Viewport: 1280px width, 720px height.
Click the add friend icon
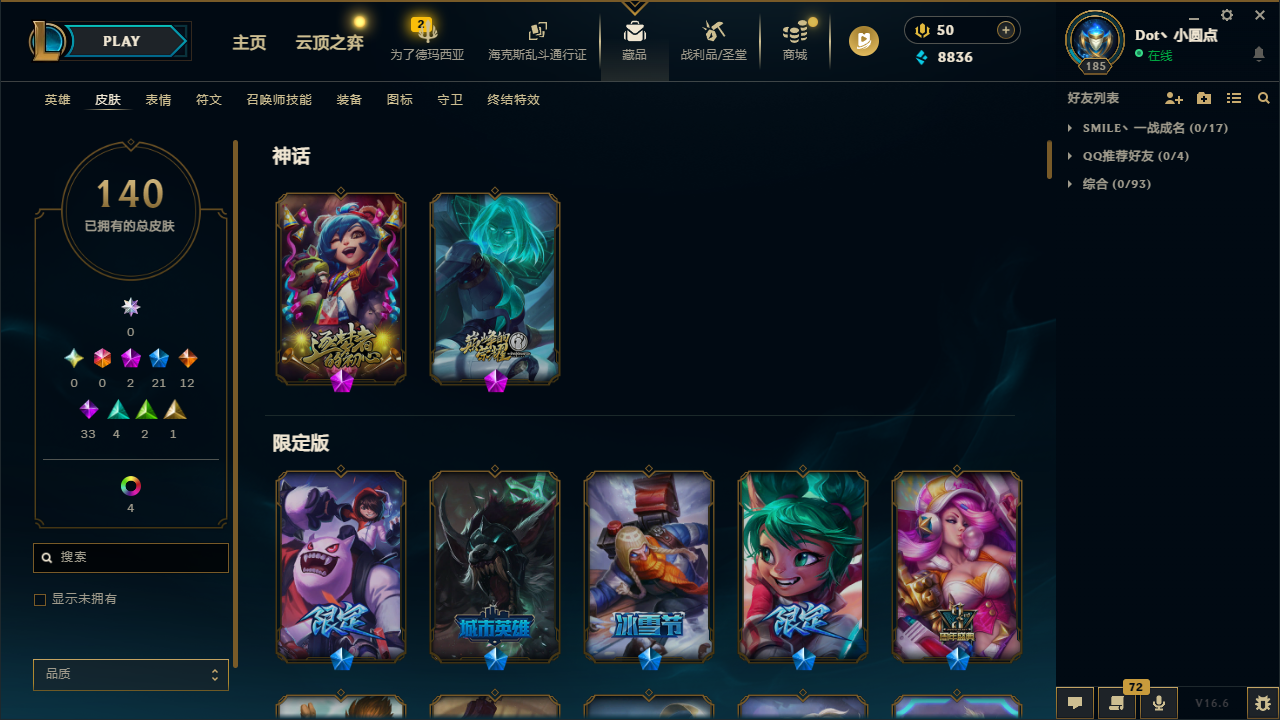coord(1174,98)
